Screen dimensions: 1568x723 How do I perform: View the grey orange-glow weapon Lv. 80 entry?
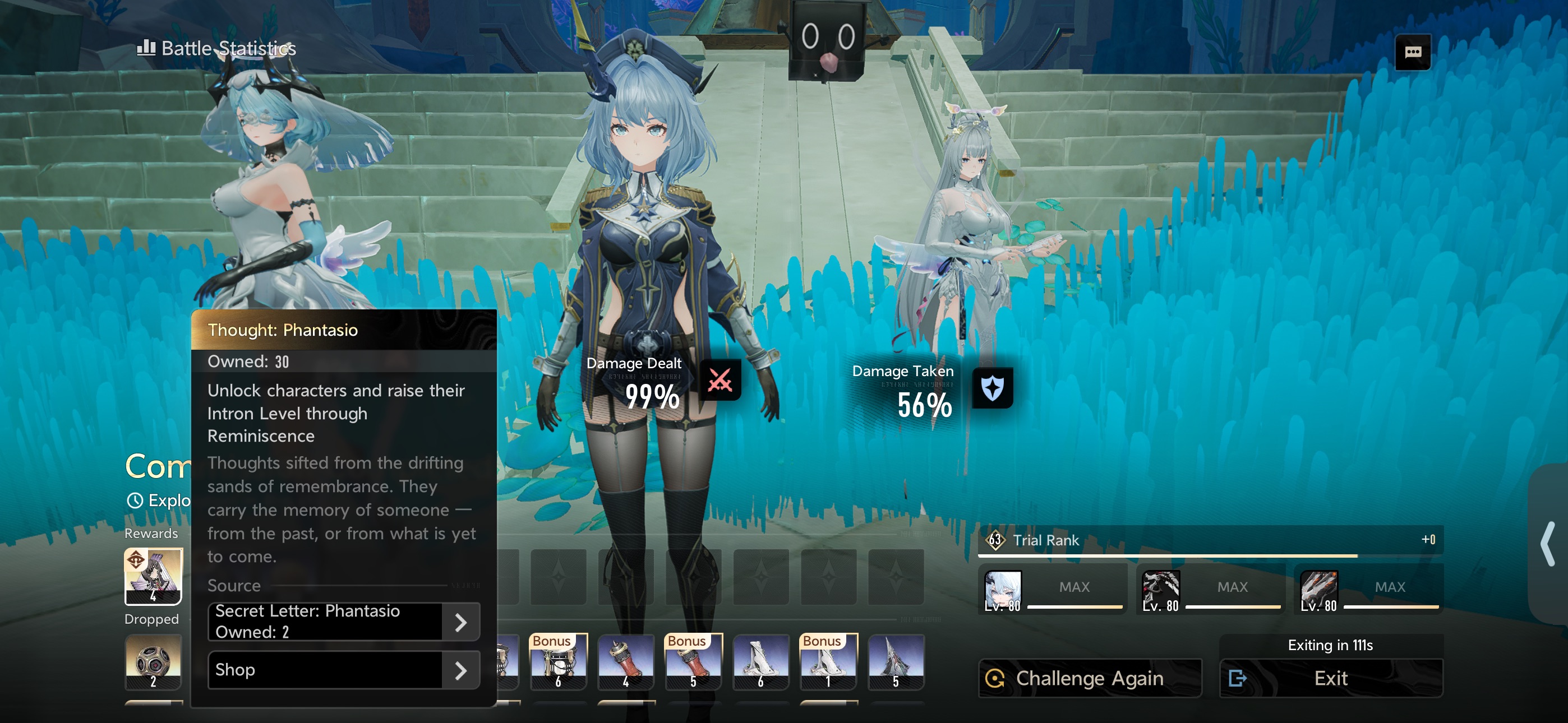(1319, 590)
